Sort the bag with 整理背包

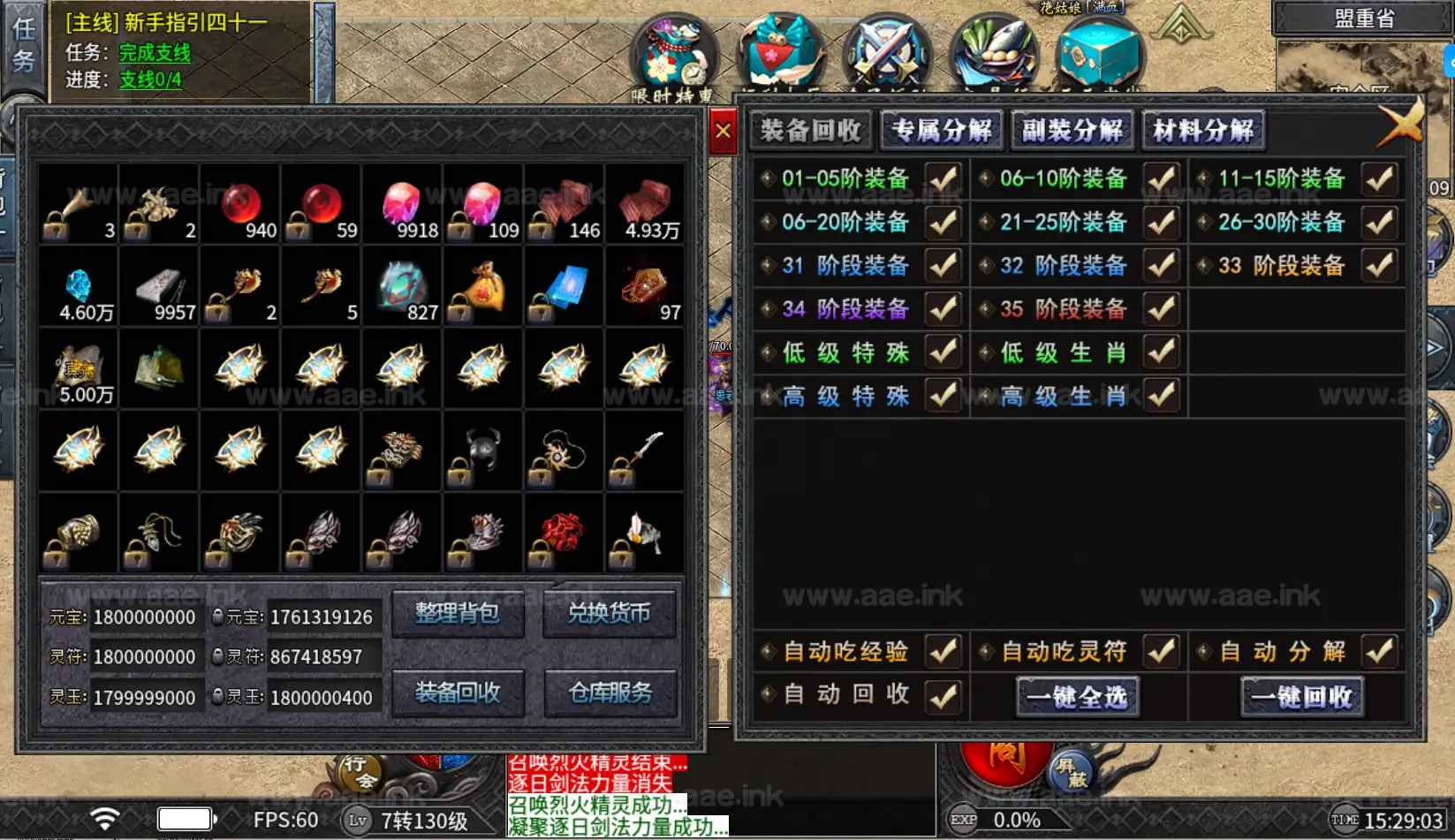(x=458, y=613)
